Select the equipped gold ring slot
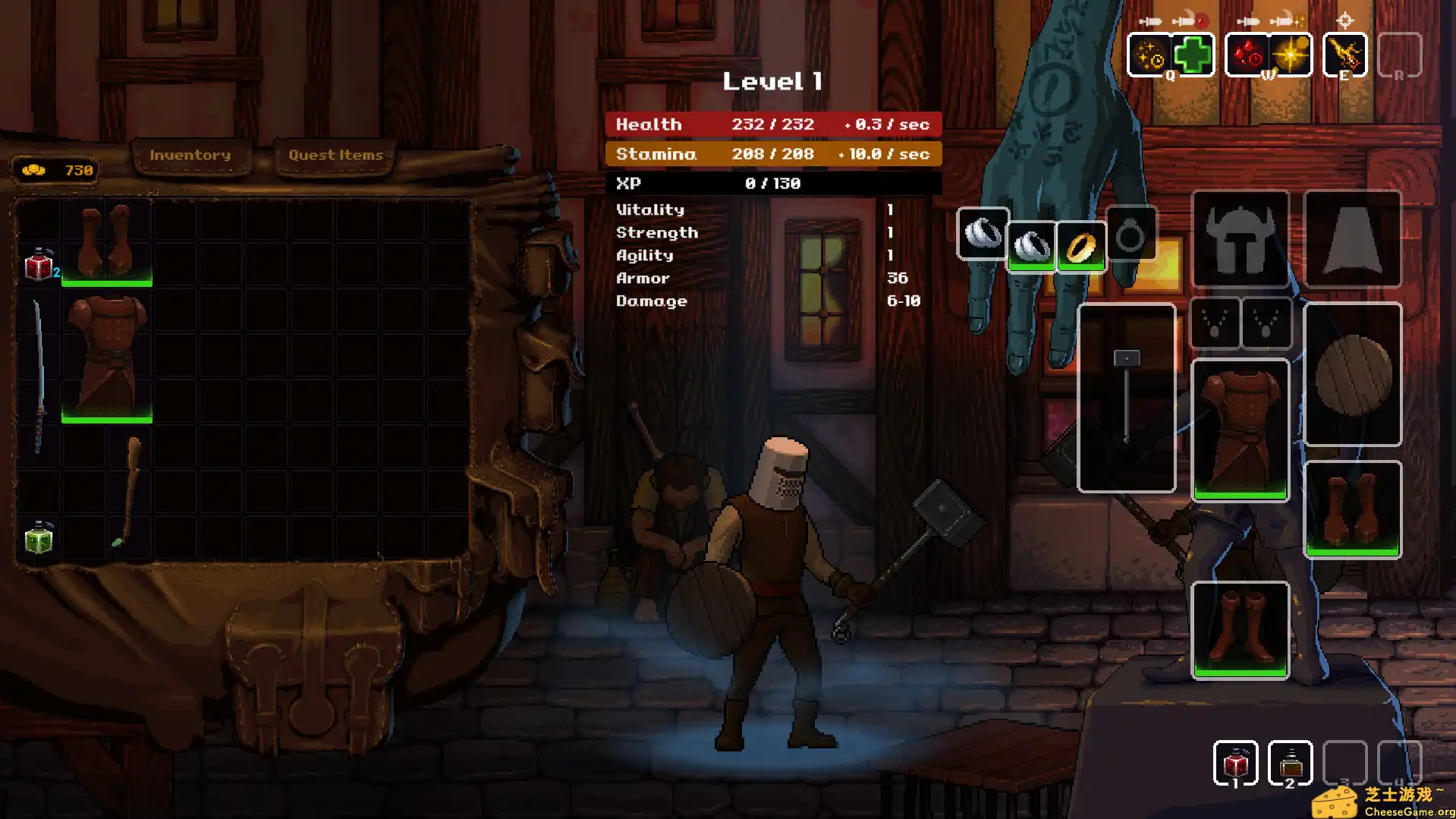 [1081, 246]
